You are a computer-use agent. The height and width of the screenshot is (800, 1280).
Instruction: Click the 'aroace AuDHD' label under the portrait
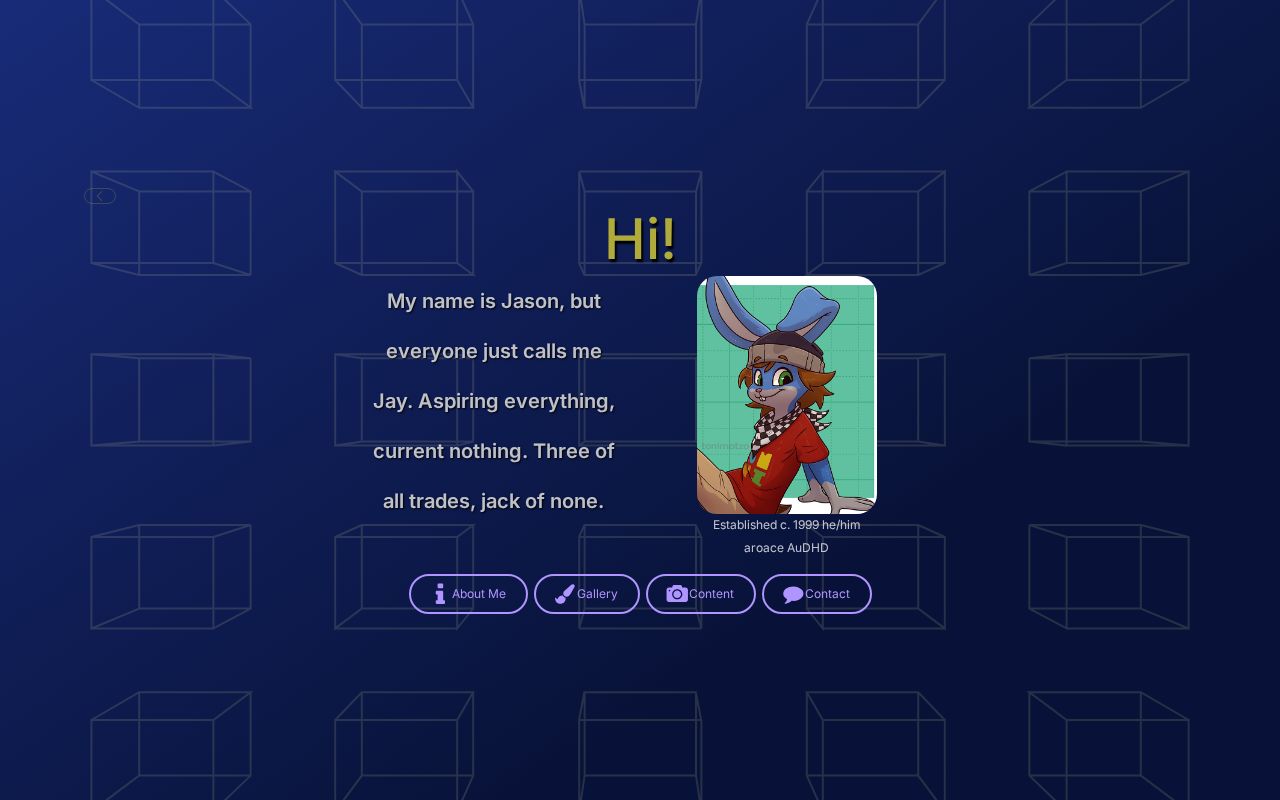tap(786, 547)
